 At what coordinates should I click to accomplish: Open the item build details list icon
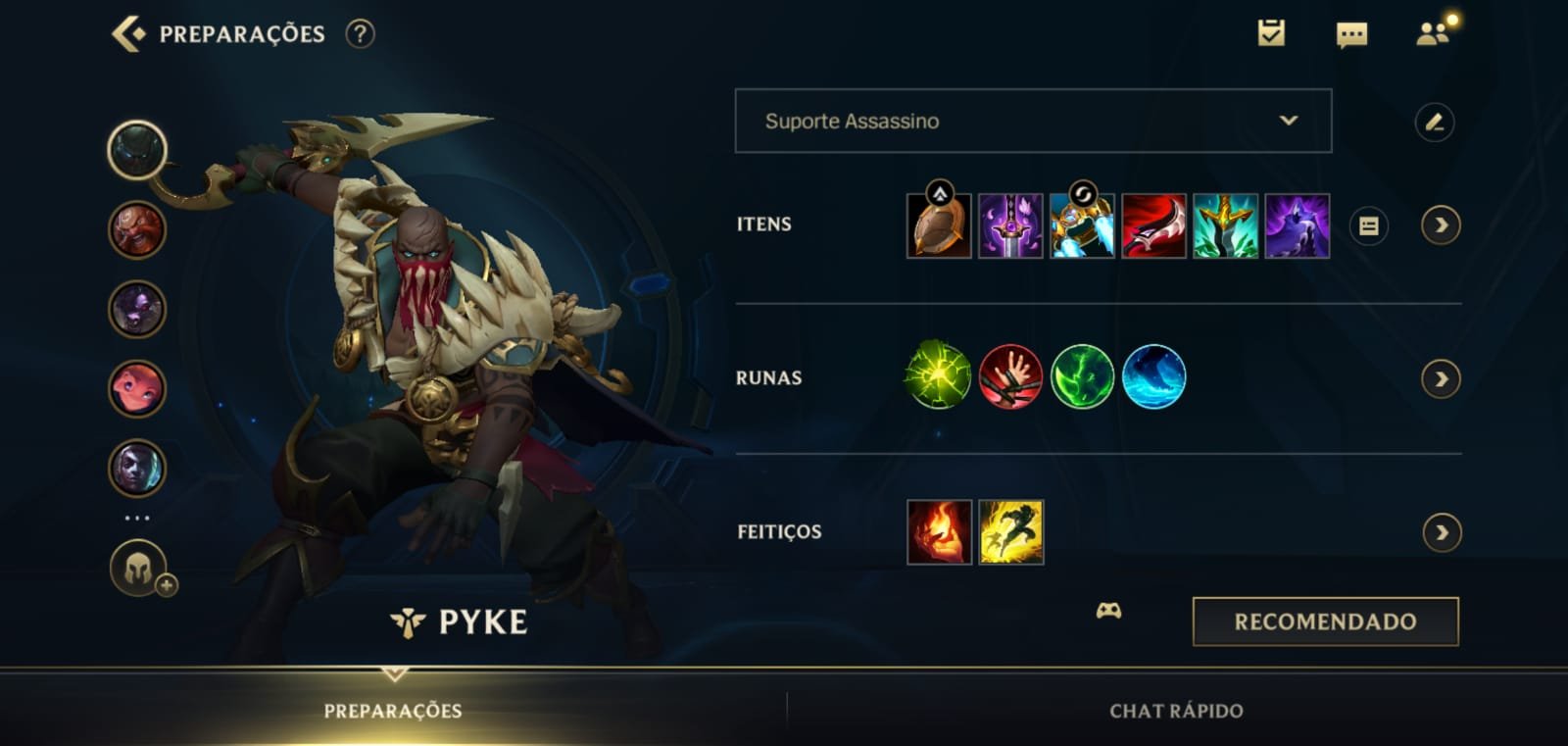coord(1369,225)
